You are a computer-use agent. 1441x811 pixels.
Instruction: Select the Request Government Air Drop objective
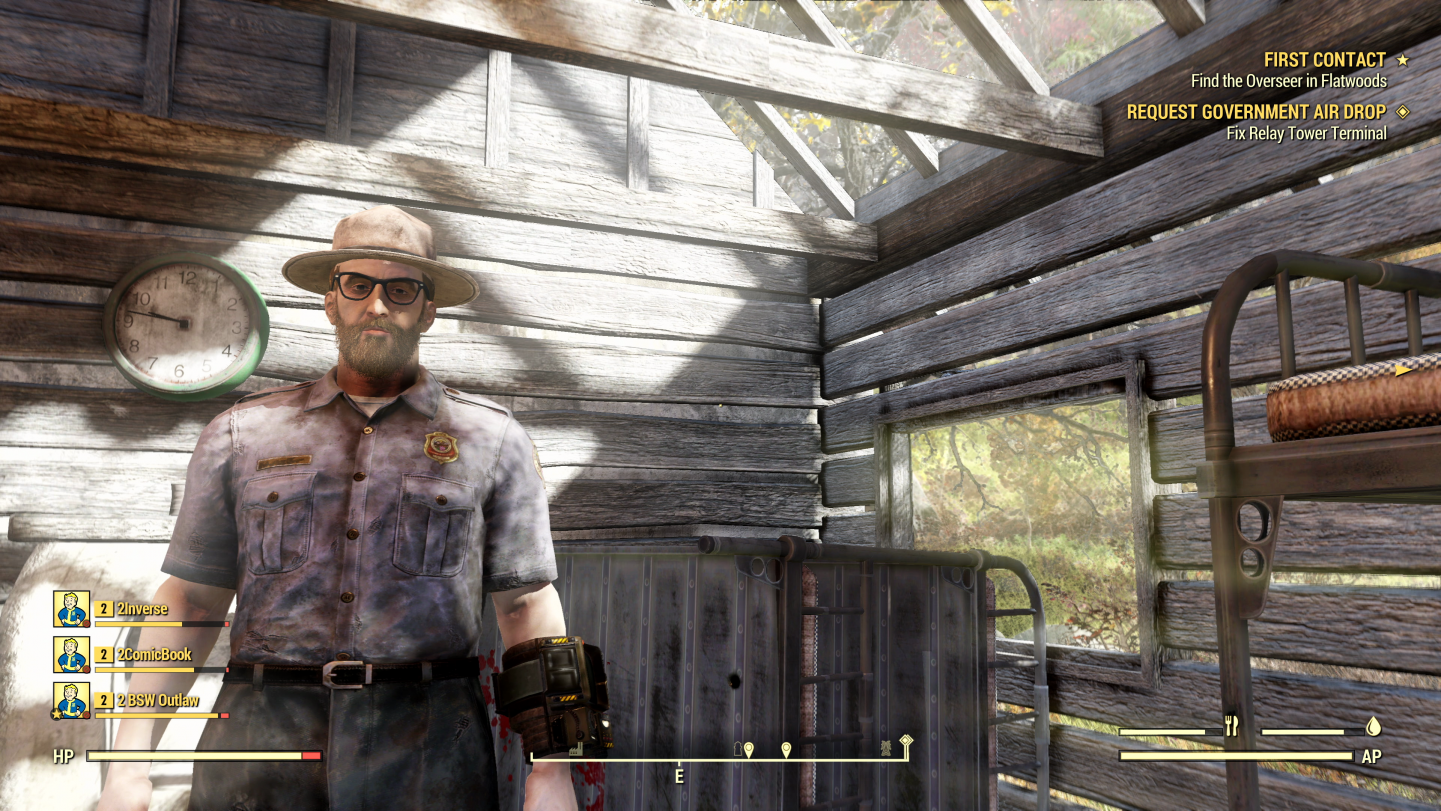(x=1256, y=112)
